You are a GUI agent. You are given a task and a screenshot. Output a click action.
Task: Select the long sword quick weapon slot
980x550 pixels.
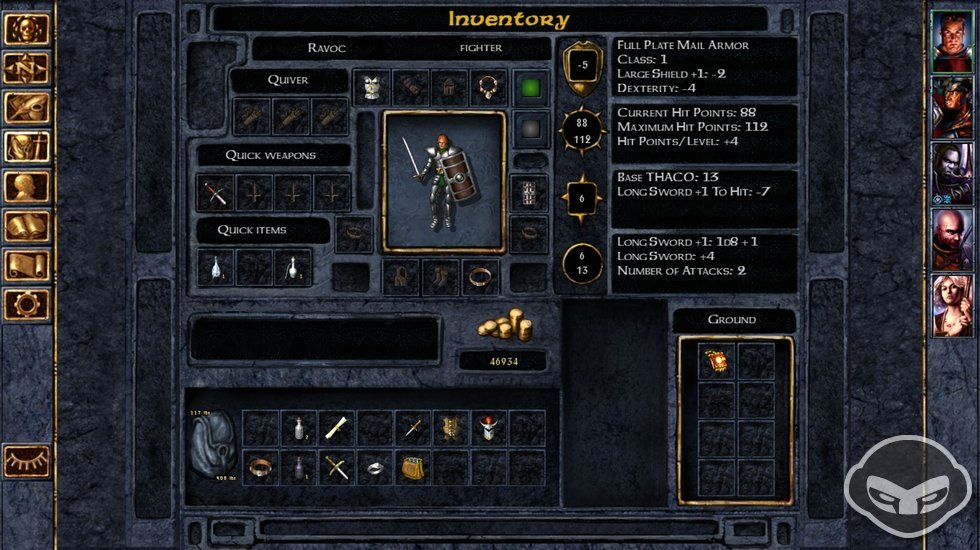215,192
